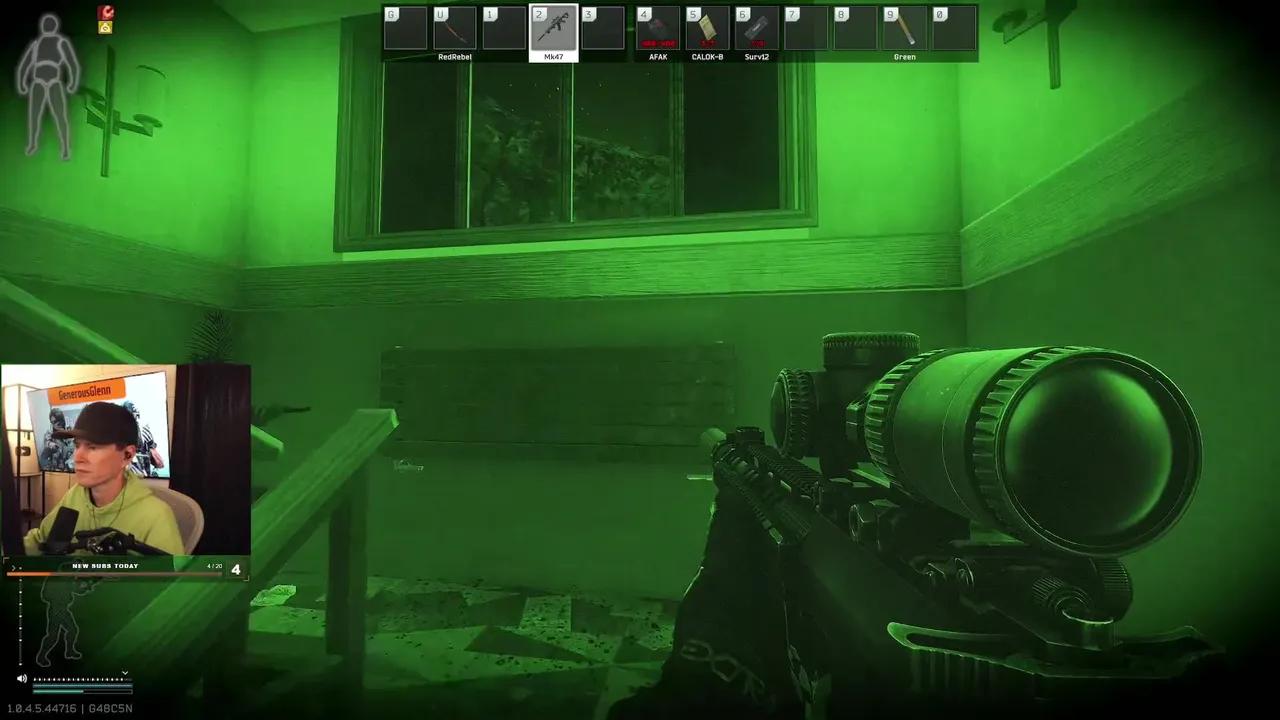Apply the CALOK-B hemostatic from slot 5

click(708, 27)
